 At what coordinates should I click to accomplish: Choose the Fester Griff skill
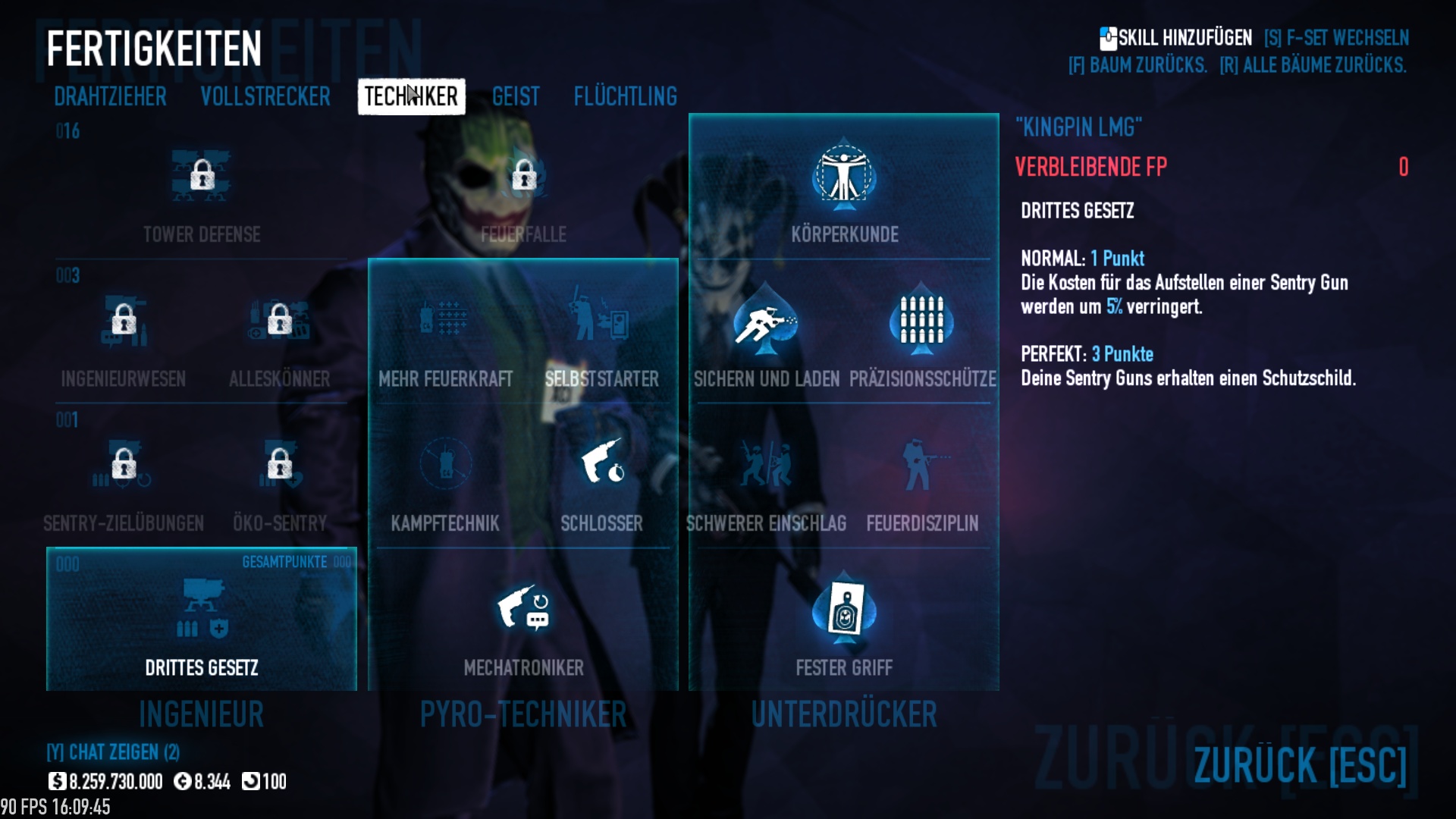[844, 610]
